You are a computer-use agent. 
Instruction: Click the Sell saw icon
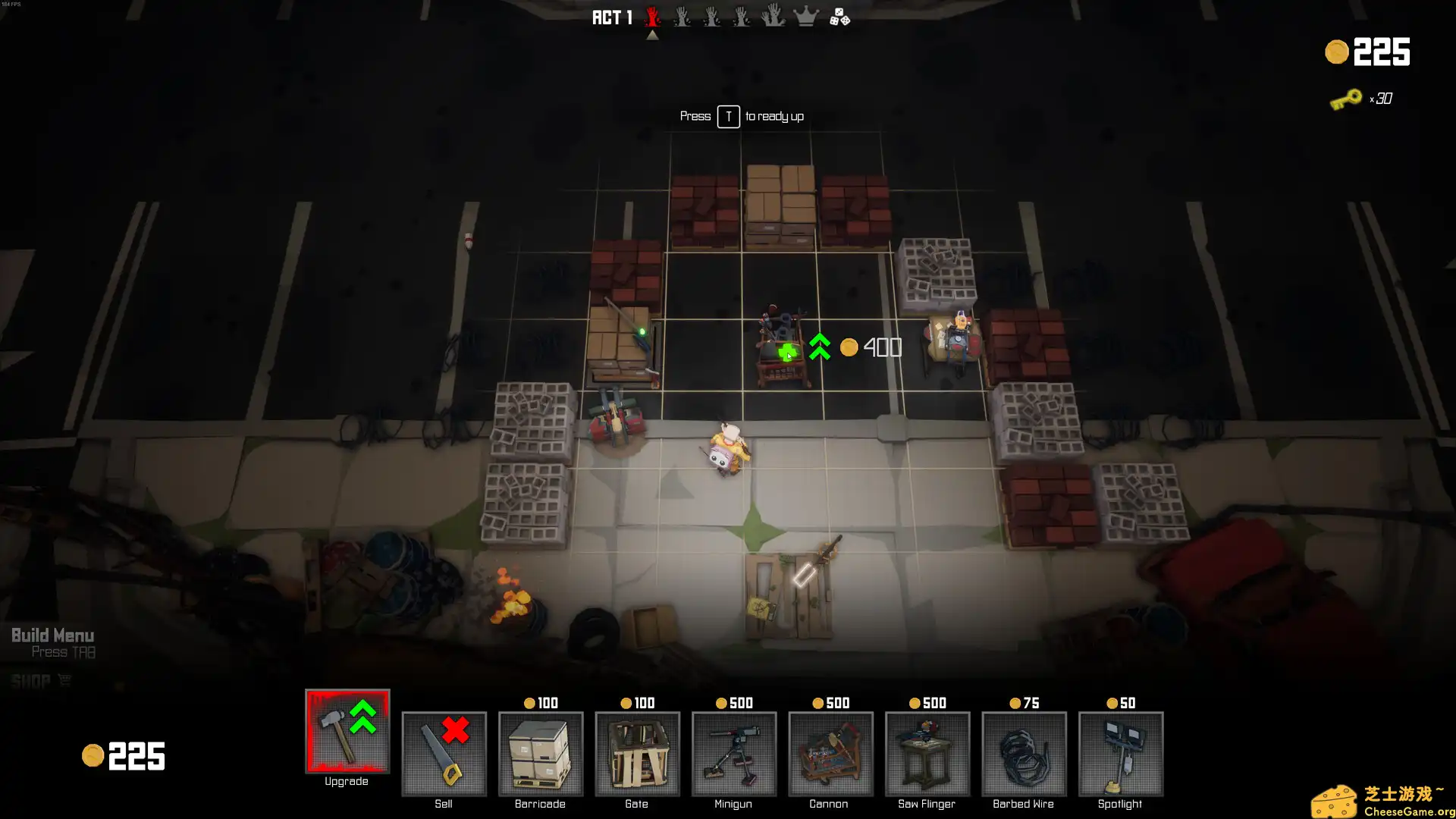pyautogui.click(x=444, y=755)
